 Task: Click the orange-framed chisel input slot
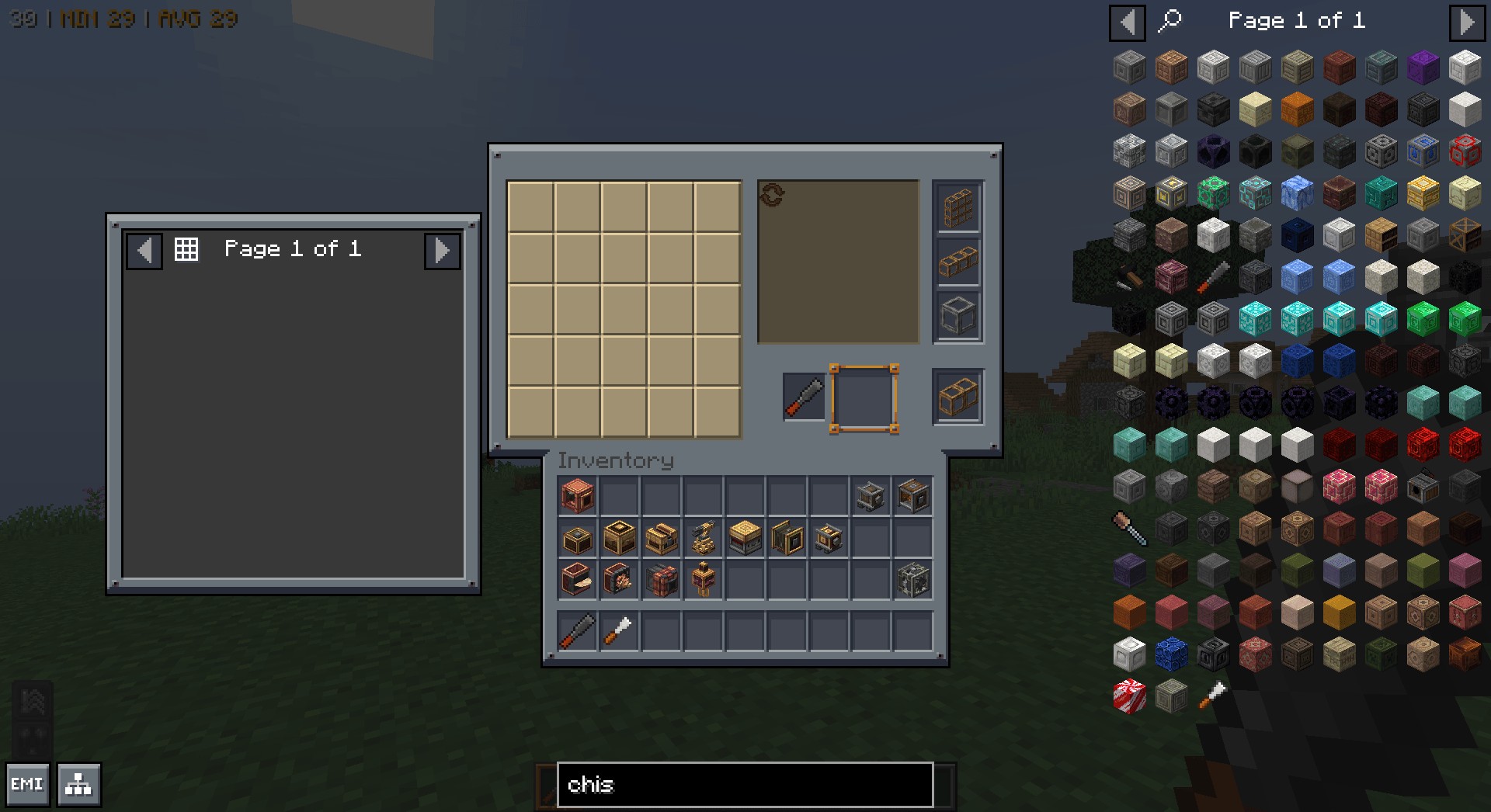click(864, 397)
